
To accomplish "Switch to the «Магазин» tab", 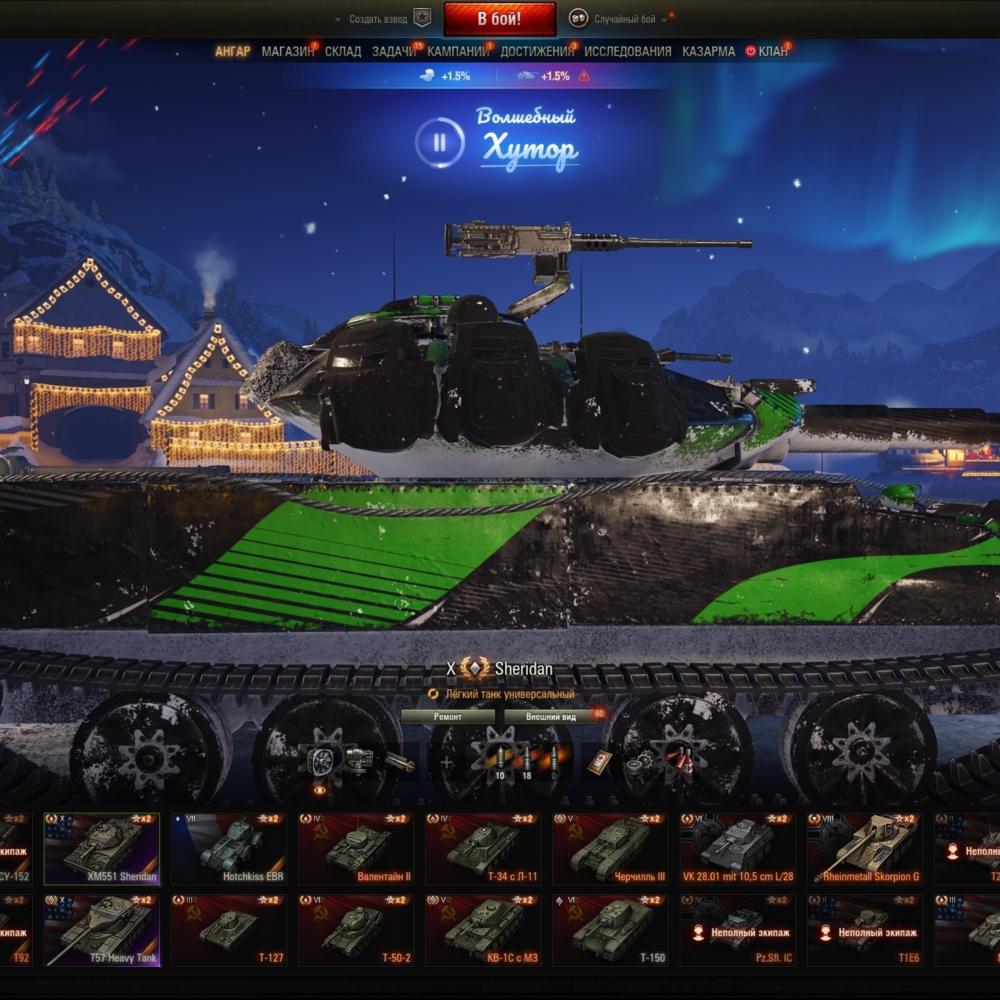I will click(x=286, y=51).
